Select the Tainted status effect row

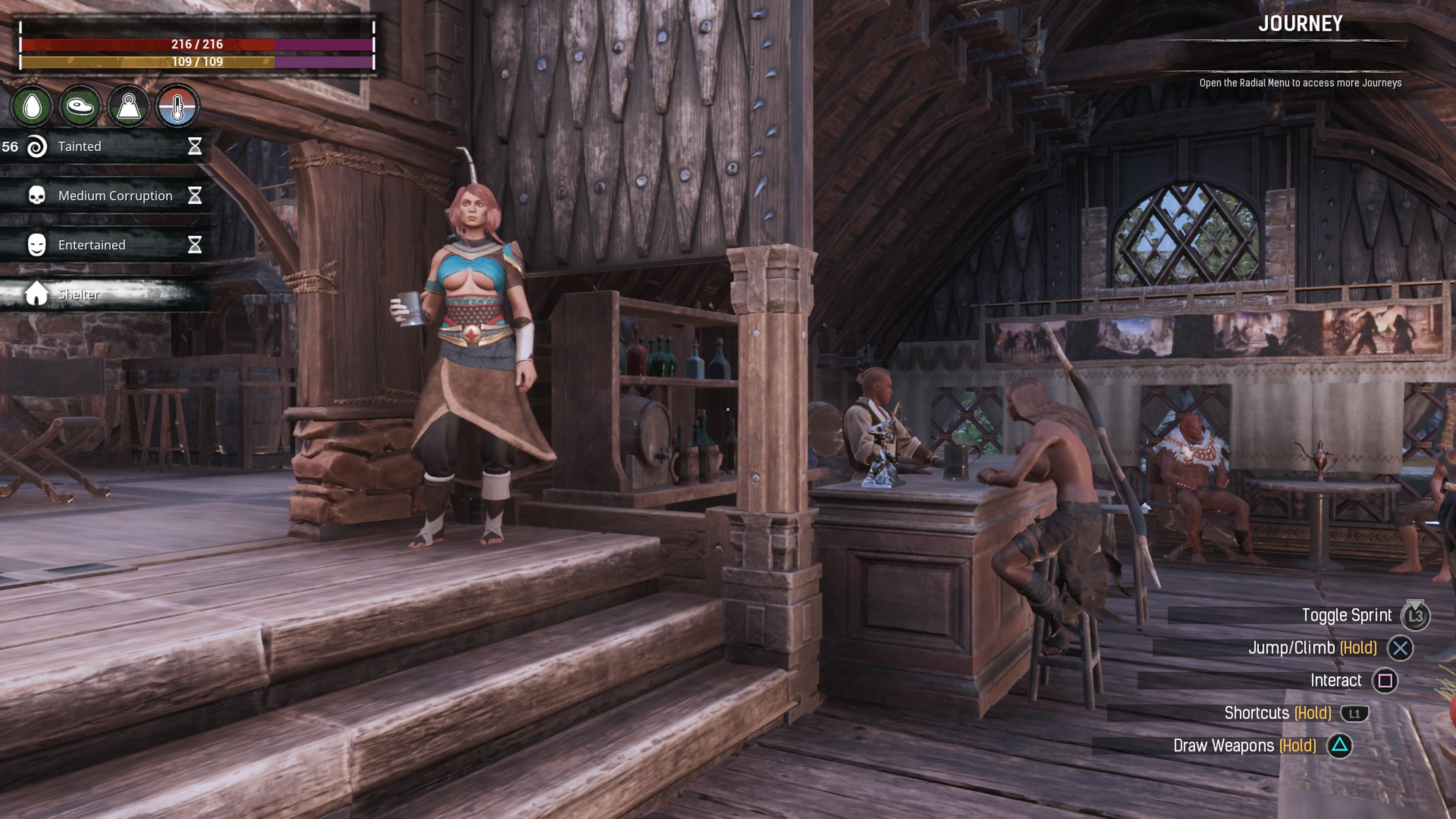pyautogui.click(x=105, y=147)
